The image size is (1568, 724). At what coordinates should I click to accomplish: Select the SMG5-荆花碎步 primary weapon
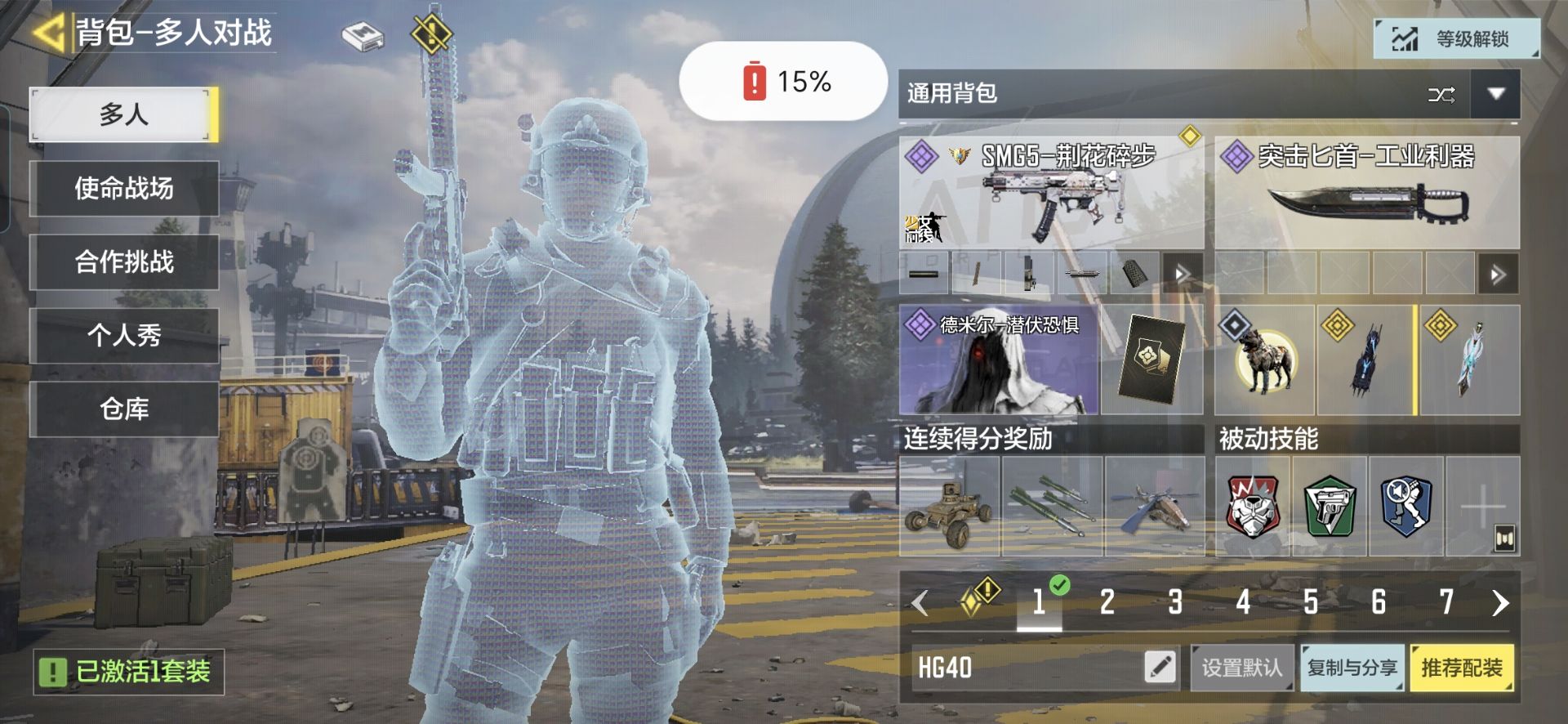pos(1051,194)
